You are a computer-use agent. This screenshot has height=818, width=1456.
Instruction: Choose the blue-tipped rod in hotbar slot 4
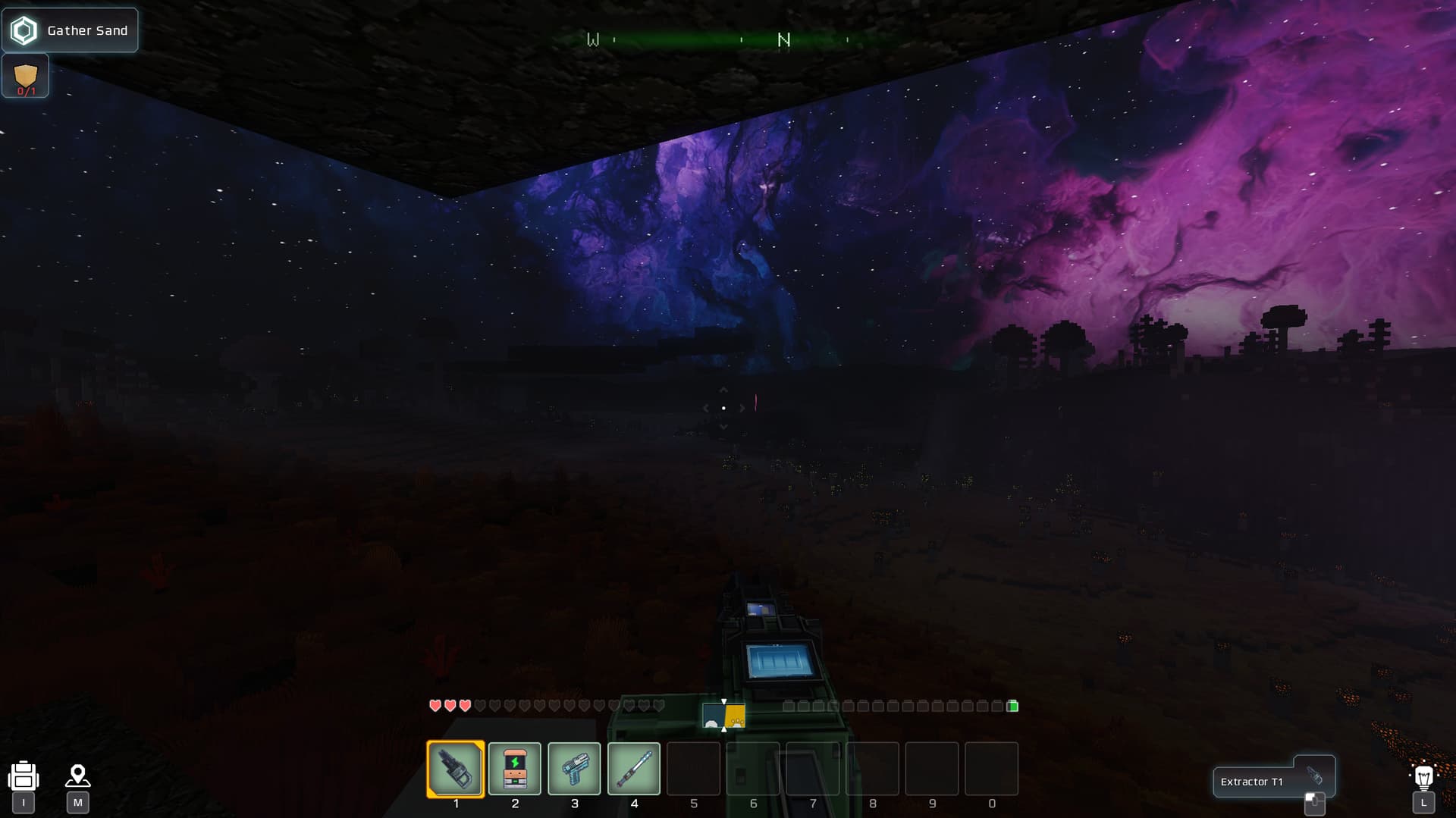click(634, 769)
